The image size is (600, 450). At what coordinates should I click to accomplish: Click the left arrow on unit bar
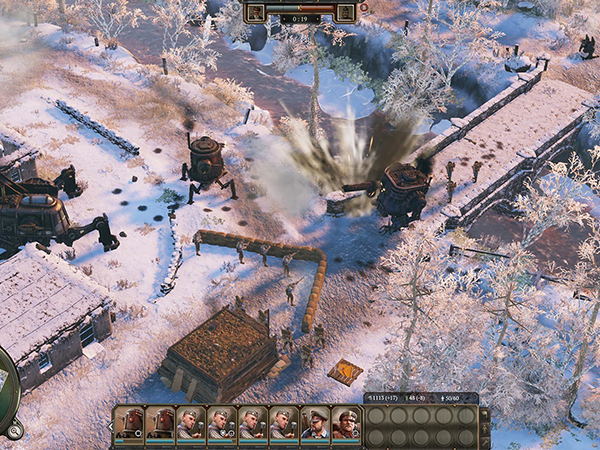pos(109,425)
